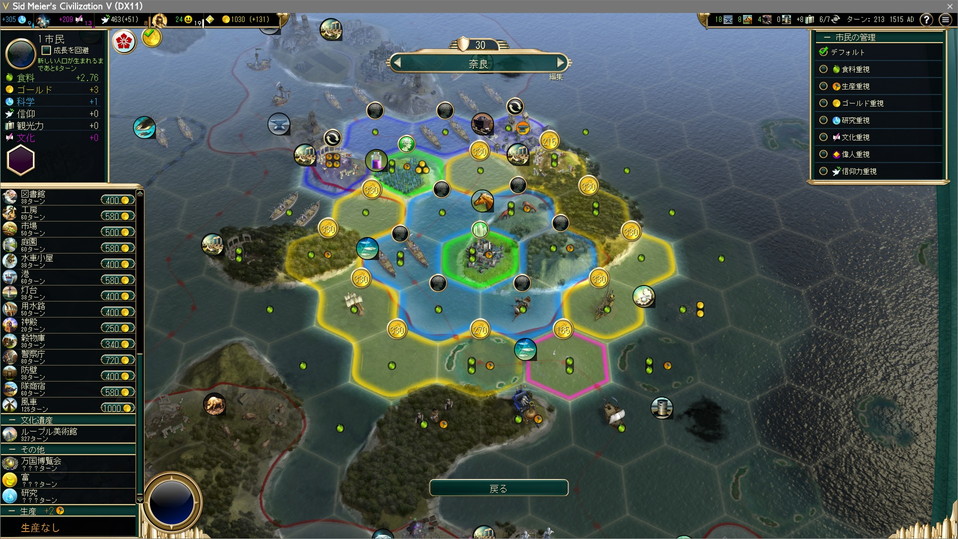Viewport: 958px width, 539px height.
Task: Choose the 生産重視 production focus
Action: point(824,86)
